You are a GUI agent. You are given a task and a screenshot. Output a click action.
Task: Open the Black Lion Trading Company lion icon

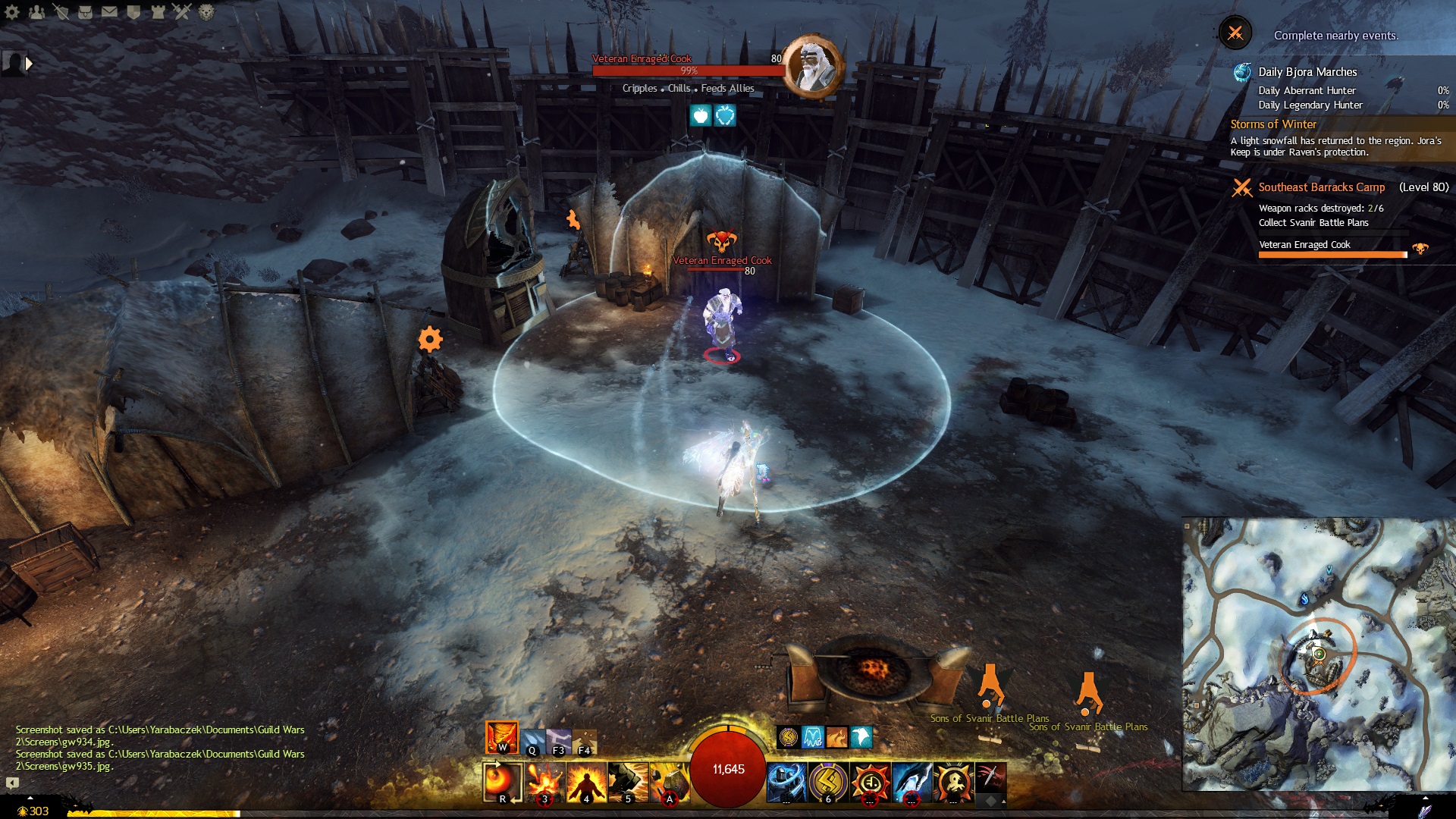click(206, 11)
